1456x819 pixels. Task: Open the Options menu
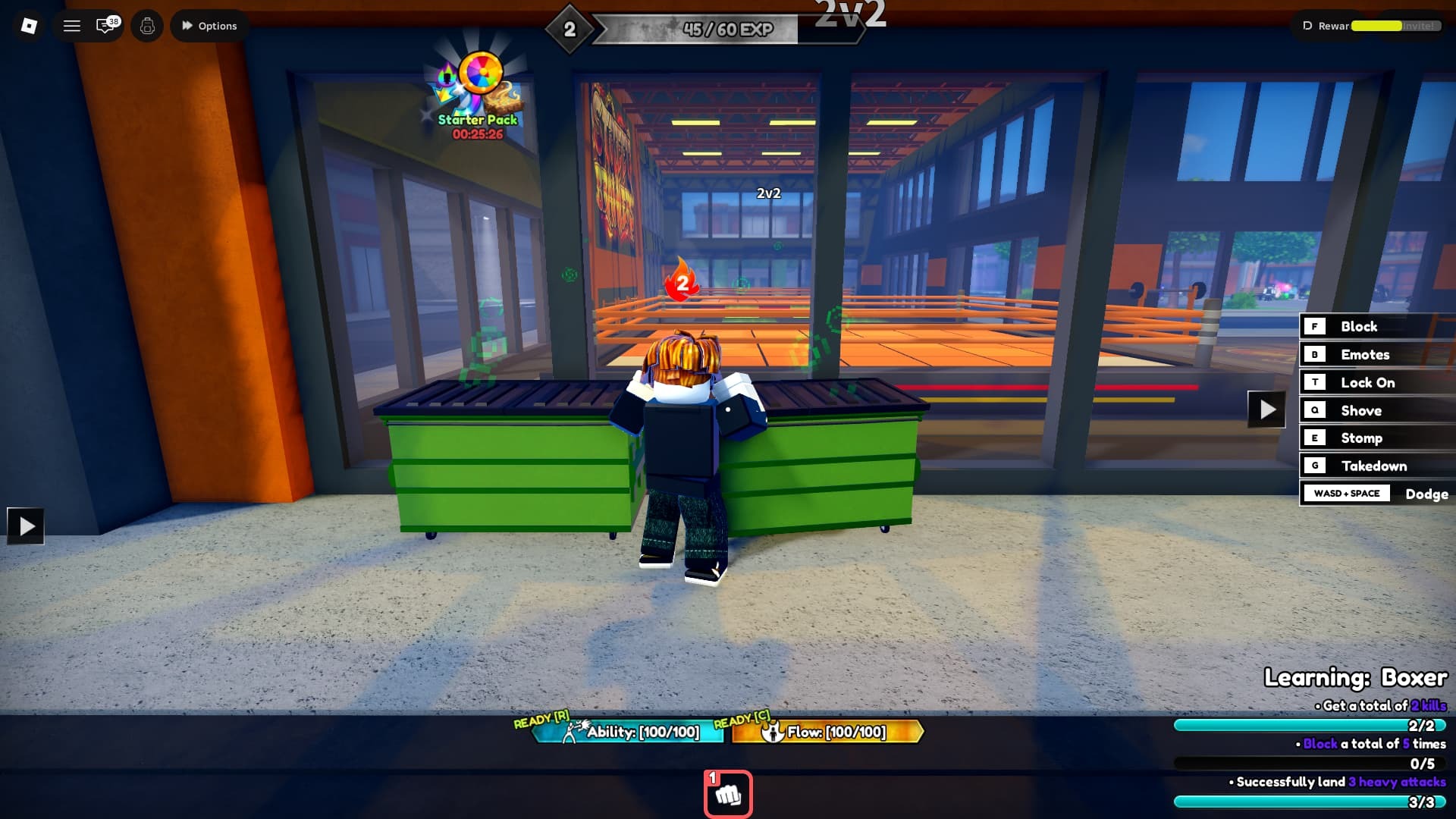[209, 25]
